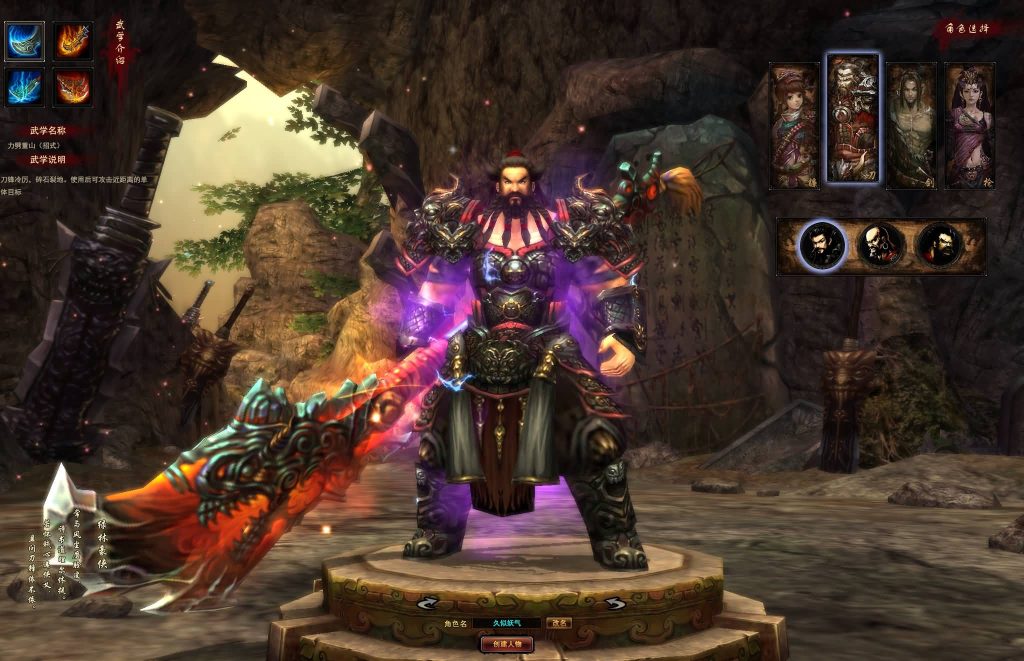Pick the red-collared dark-bearded face option

click(x=940, y=246)
